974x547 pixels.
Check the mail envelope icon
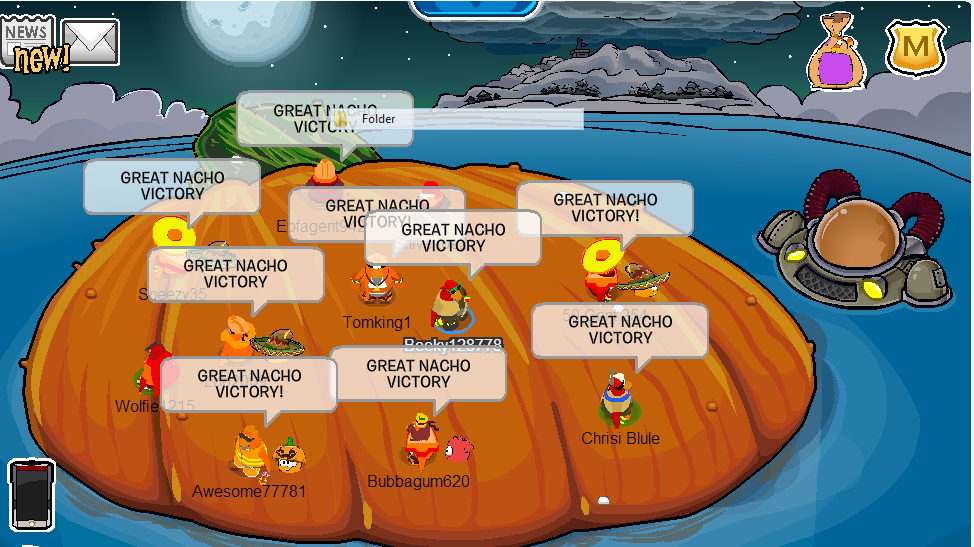click(91, 42)
